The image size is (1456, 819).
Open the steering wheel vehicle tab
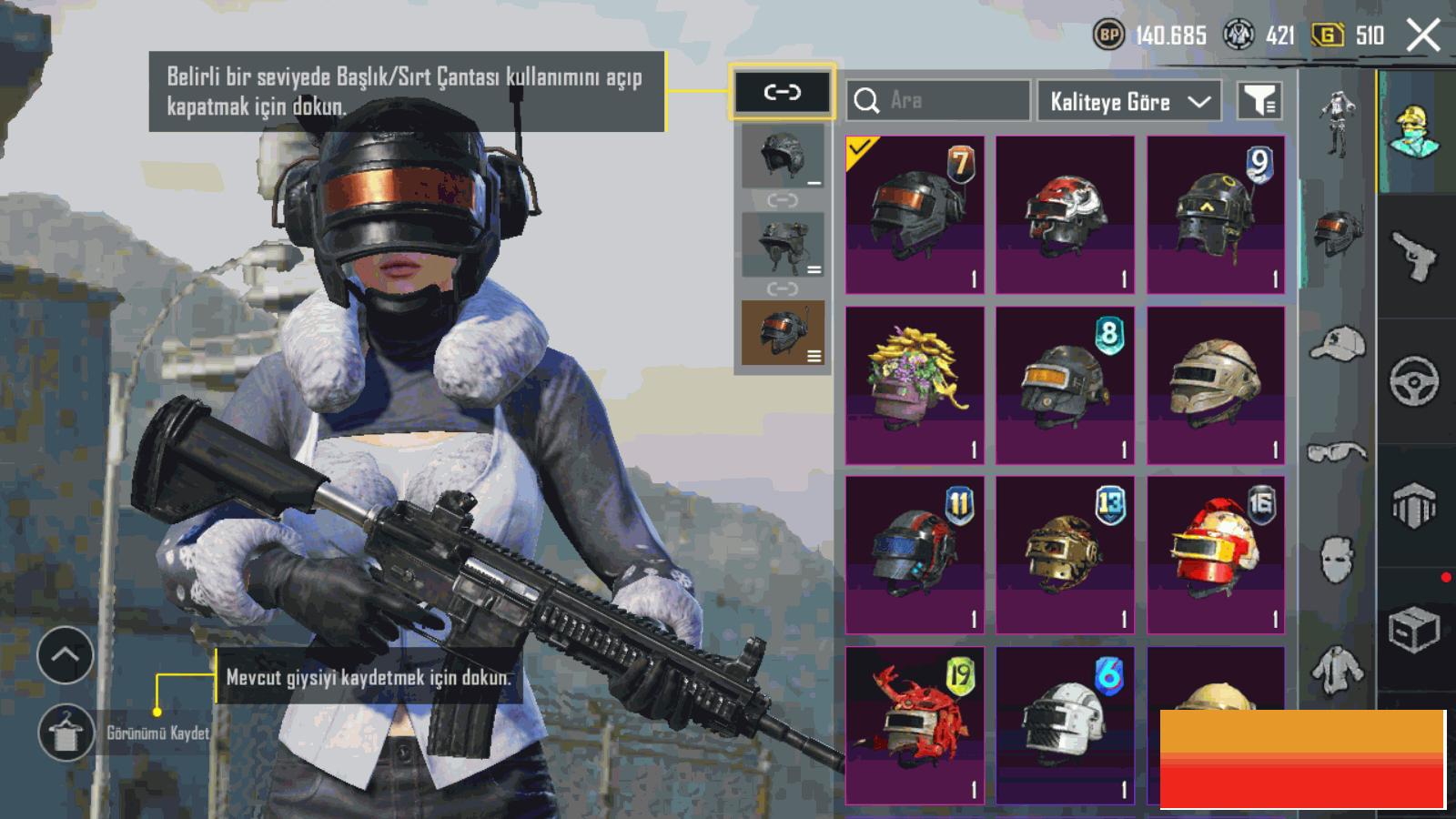point(1413,381)
